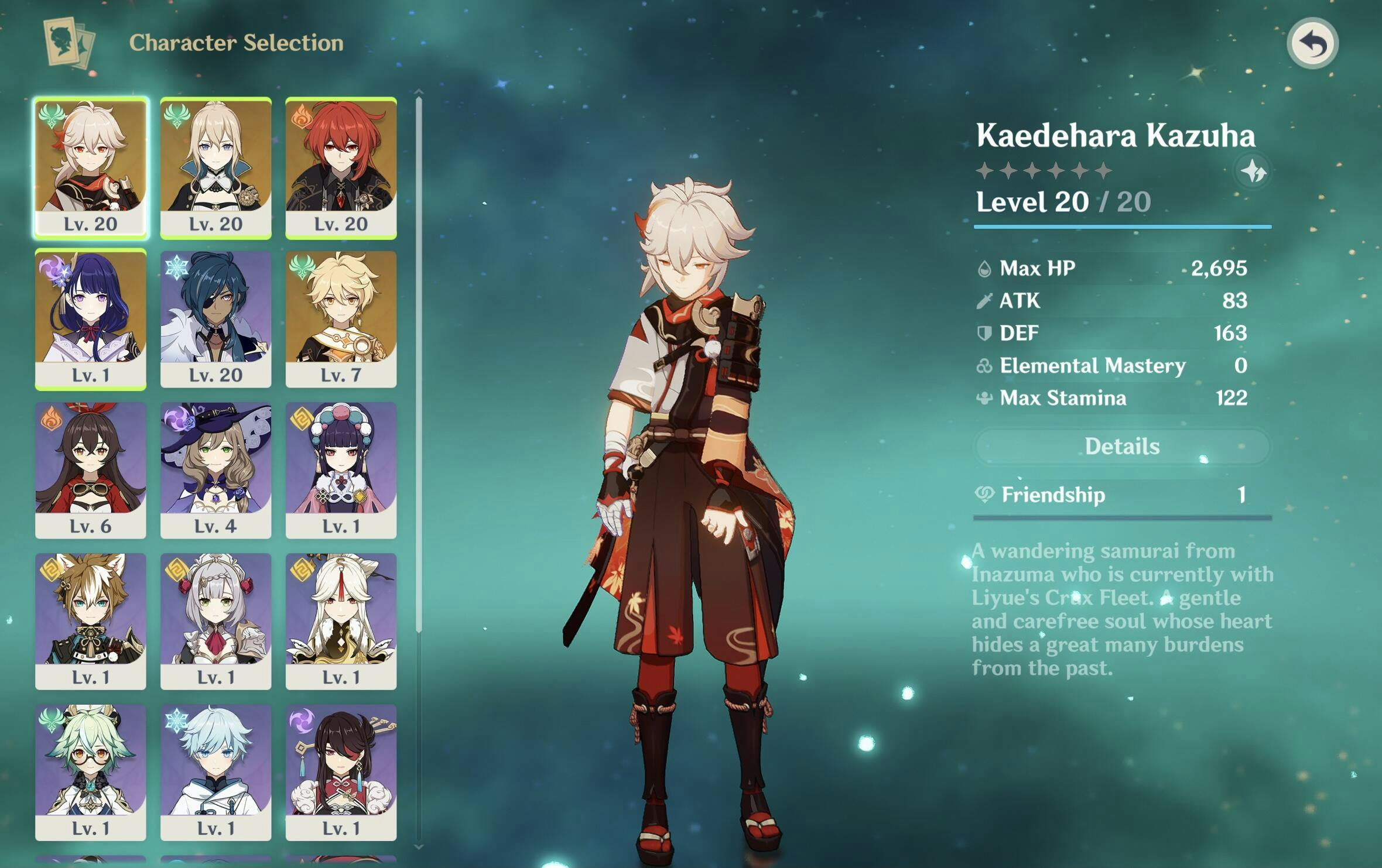Pick the Raiden Shogun character card
The height and width of the screenshot is (868, 1382).
coord(91,319)
